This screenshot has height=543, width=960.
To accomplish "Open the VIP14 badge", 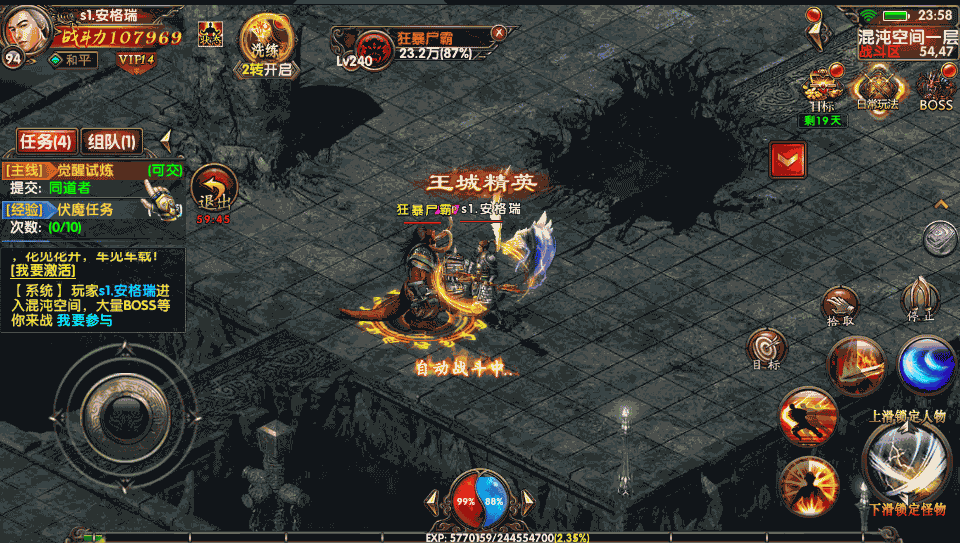I will (x=135, y=60).
